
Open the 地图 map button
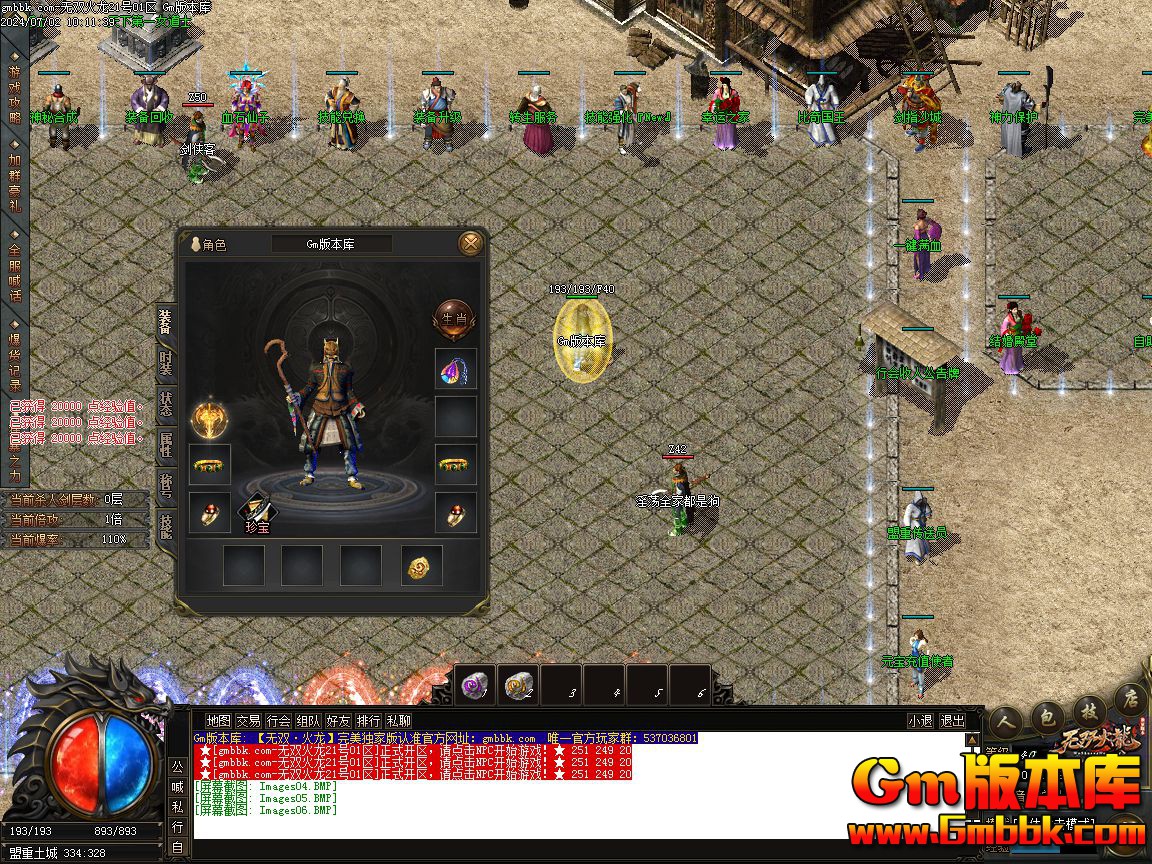pos(218,720)
